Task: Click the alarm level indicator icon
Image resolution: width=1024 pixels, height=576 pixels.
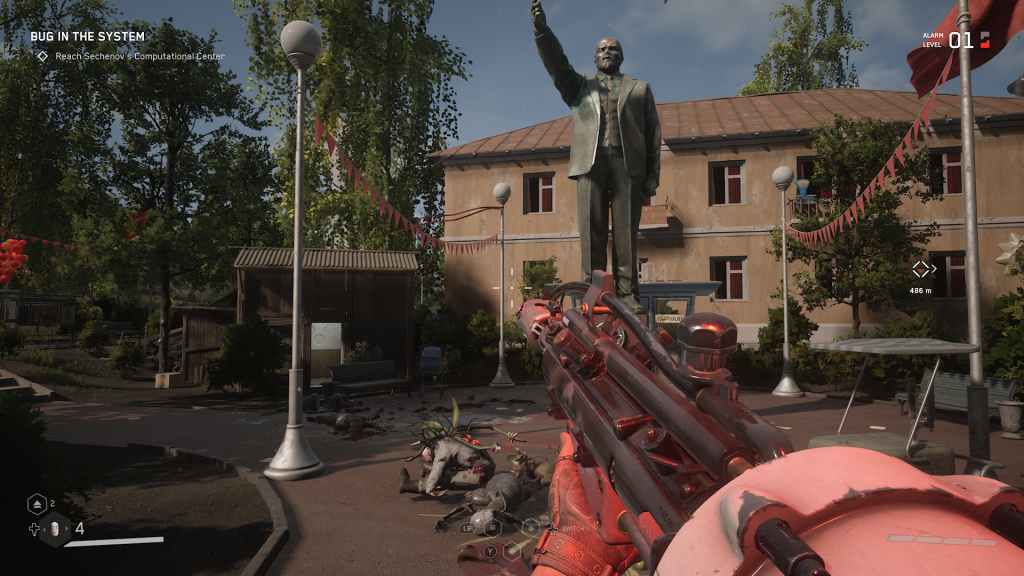Action: coord(985,40)
